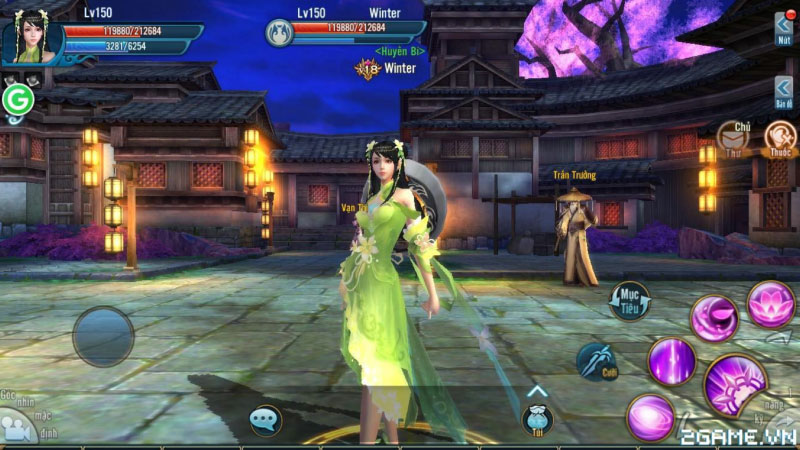Tap the green G floating icon
800x450 pixels.
click(x=16, y=100)
